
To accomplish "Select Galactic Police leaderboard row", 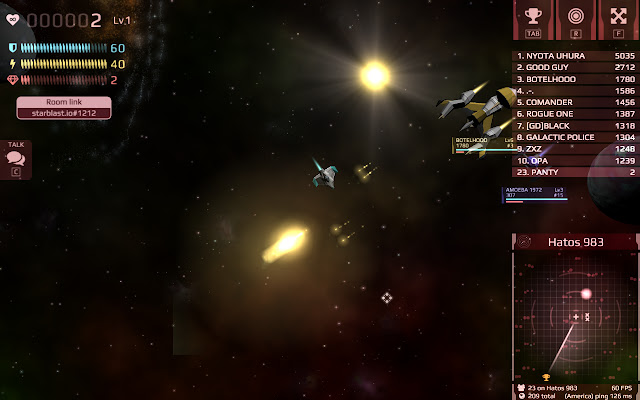I will click(x=575, y=137).
